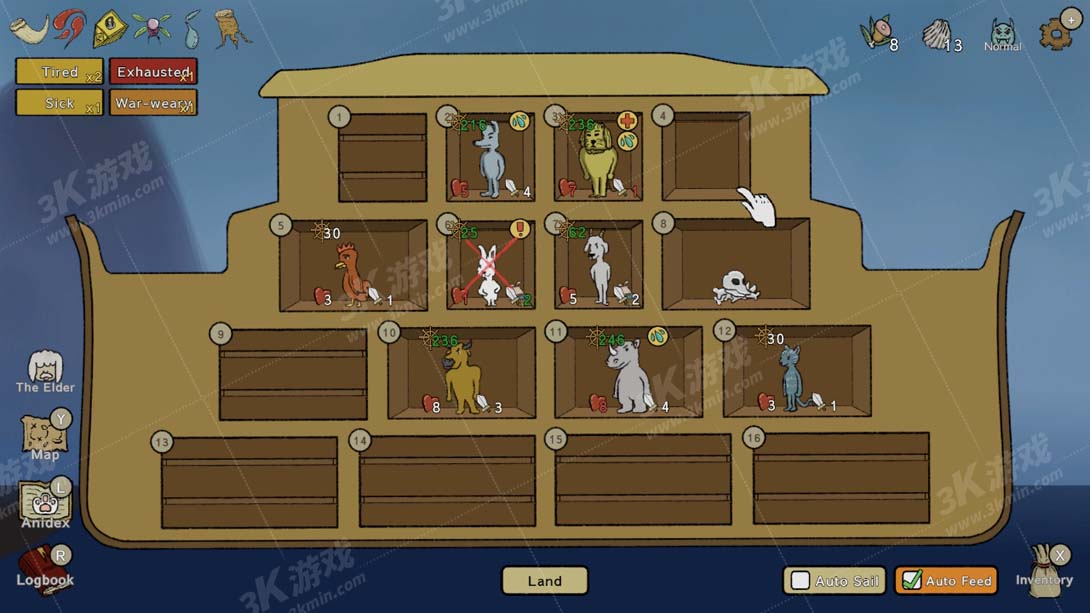The width and height of the screenshot is (1090, 613).
Task: Toggle the Auto Sail checkbox
Action: 801,581
